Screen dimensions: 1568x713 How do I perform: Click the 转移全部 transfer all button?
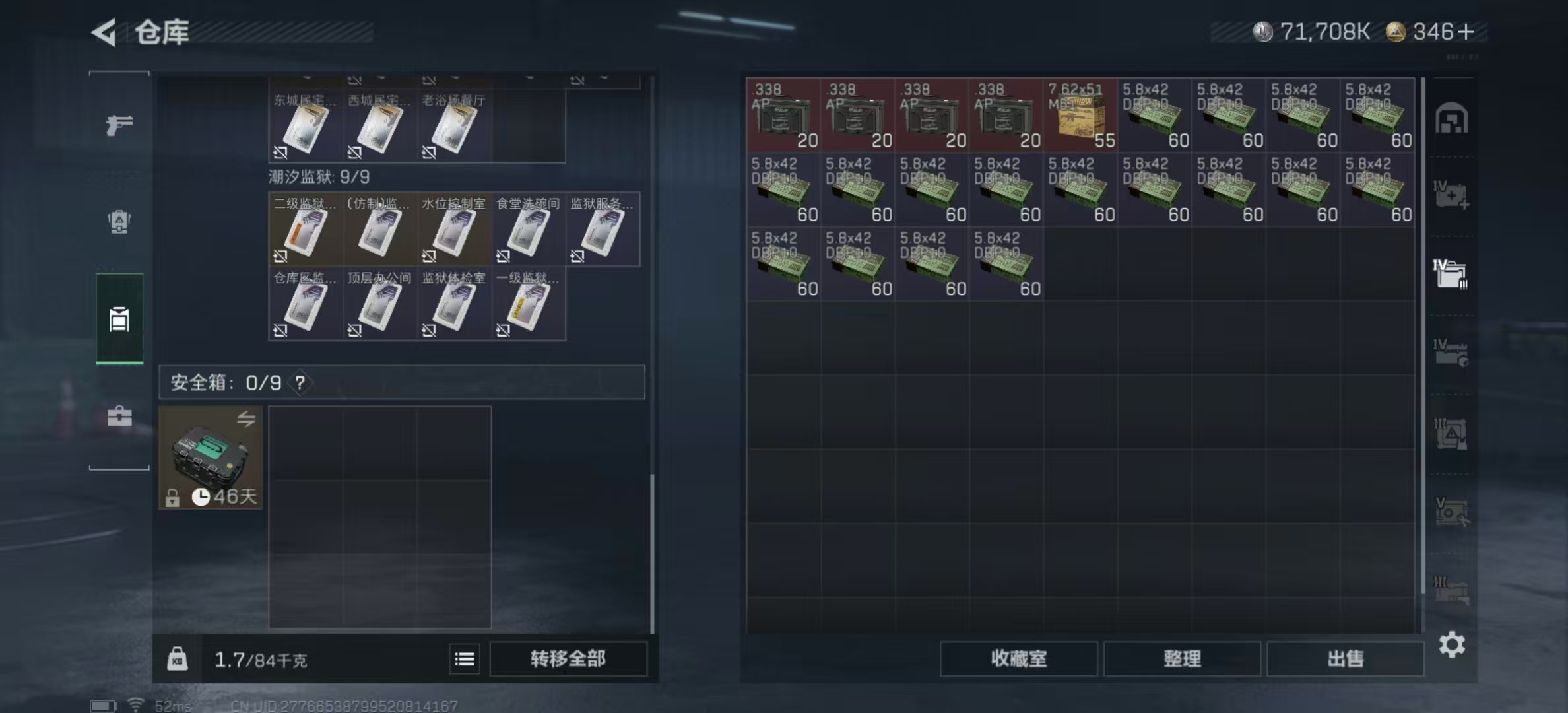568,659
